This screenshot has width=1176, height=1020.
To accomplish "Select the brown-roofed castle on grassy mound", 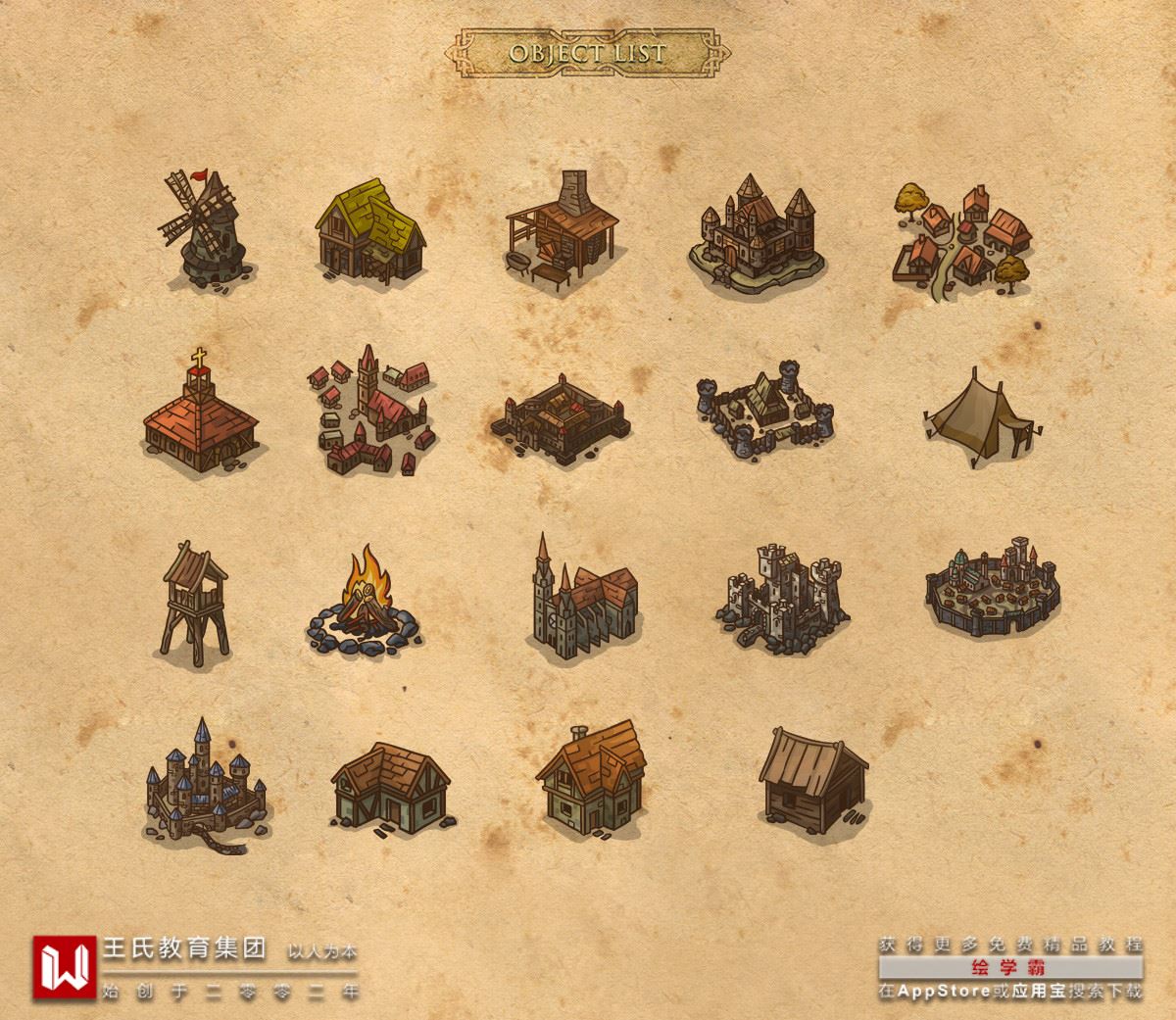I will (758, 235).
